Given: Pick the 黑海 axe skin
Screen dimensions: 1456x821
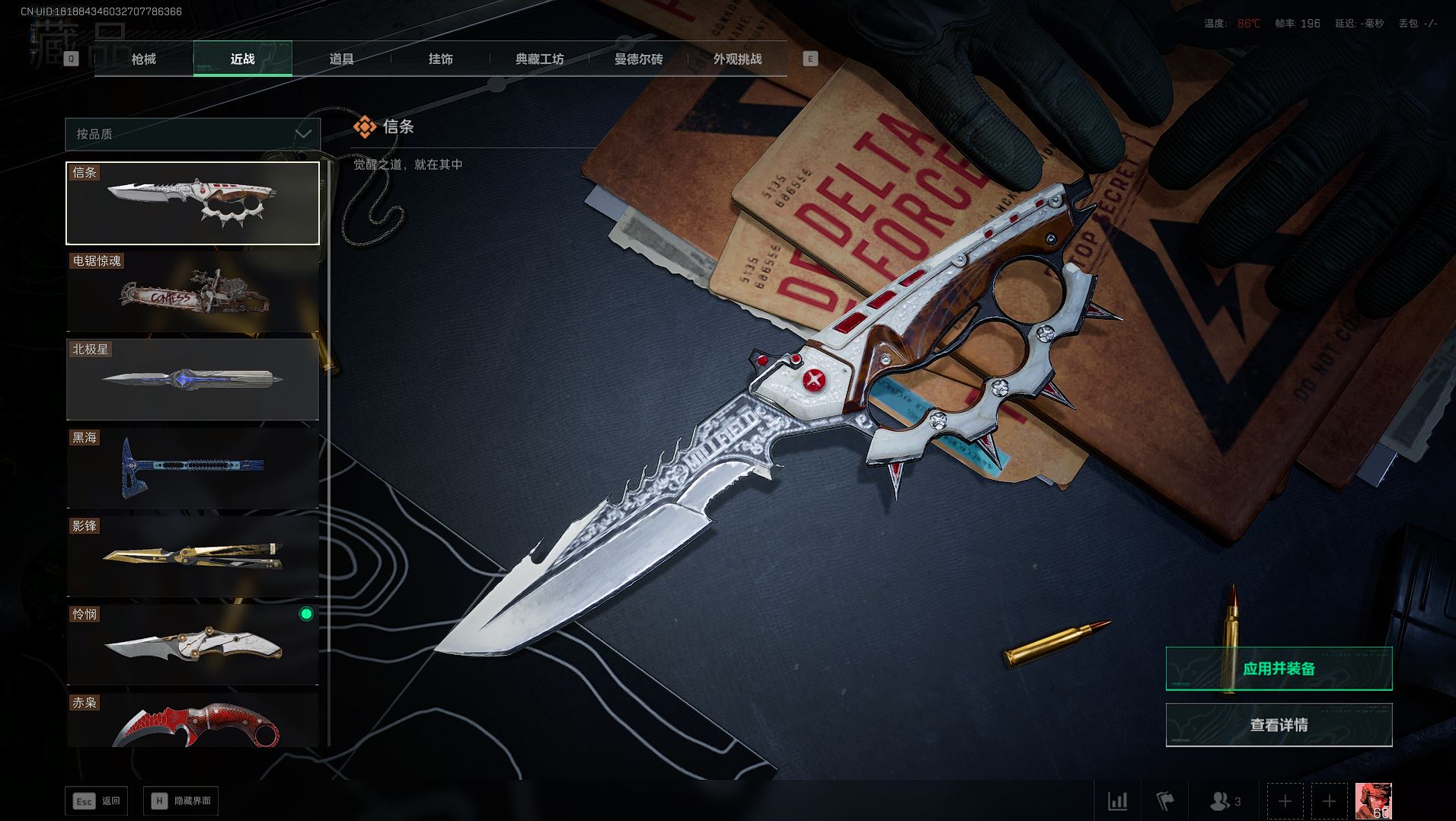Looking at the screenshot, I should coord(193,467).
